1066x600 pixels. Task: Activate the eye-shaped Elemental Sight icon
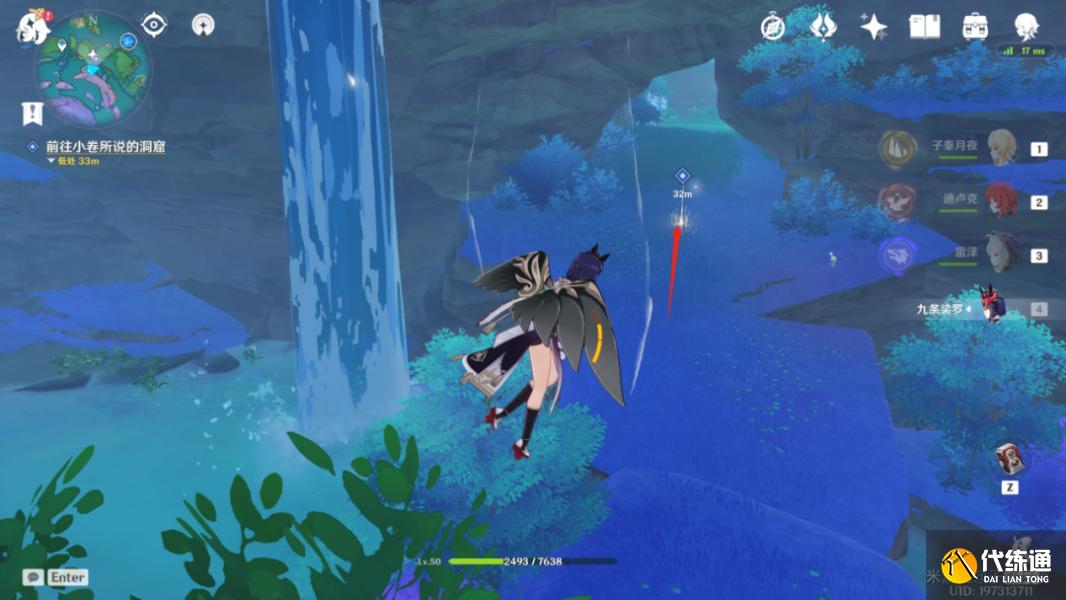click(x=153, y=24)
